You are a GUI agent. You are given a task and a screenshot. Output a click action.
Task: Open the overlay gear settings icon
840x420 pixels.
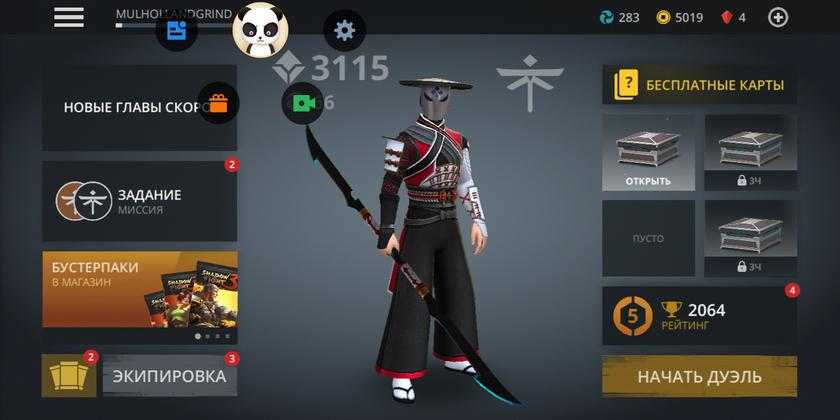point(345,30)
